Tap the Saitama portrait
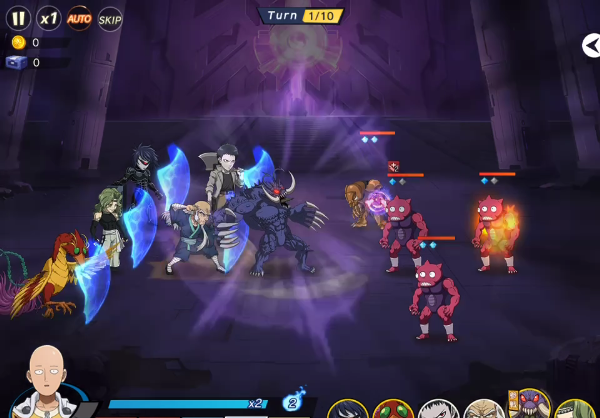Viewport: 600px width, 418px height. [45, 383]
